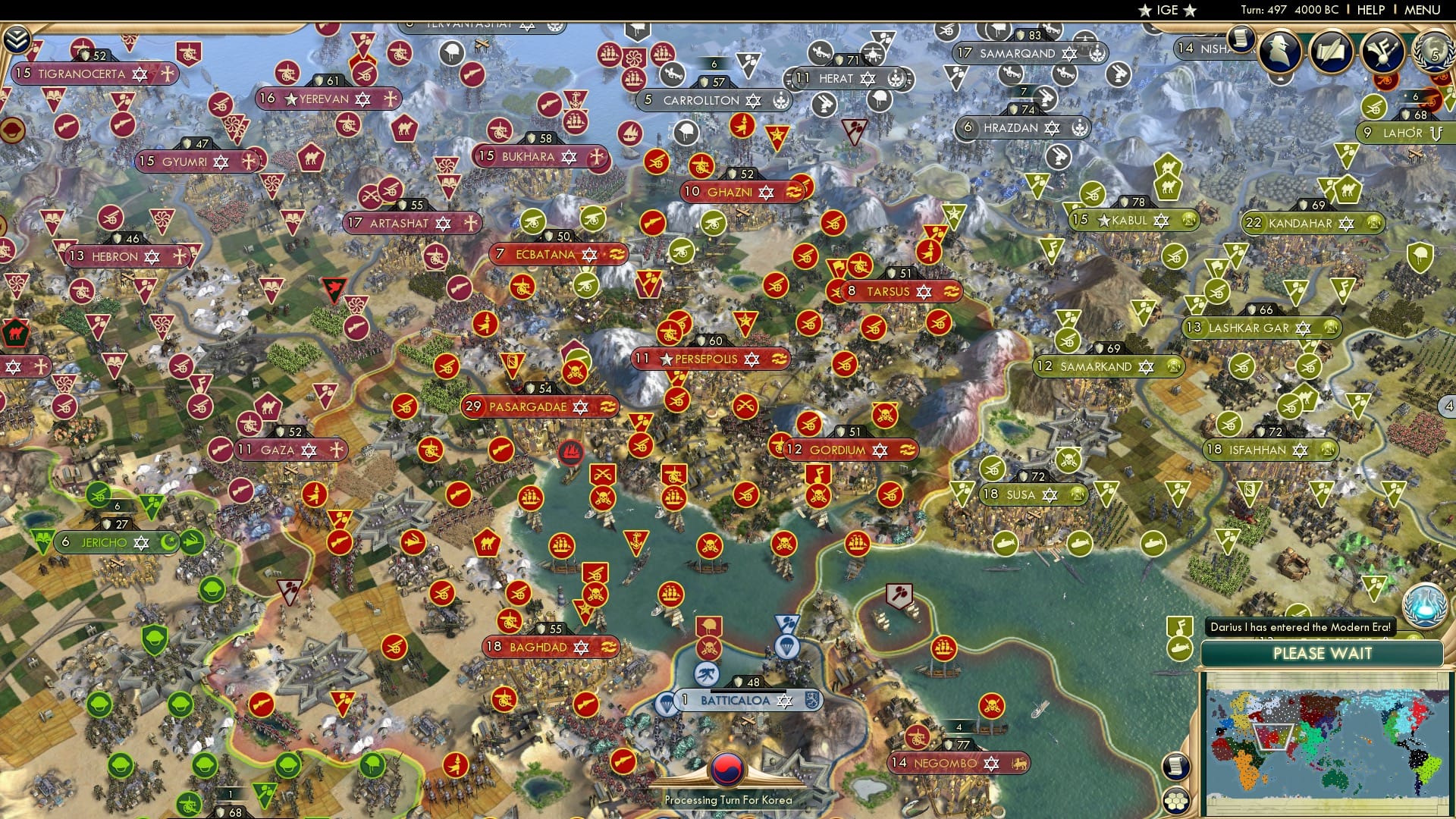This screenshot has width=1456, height=819.
Task: Open the Tourism overview icon in top-right row
Action: click(1382, 52)
